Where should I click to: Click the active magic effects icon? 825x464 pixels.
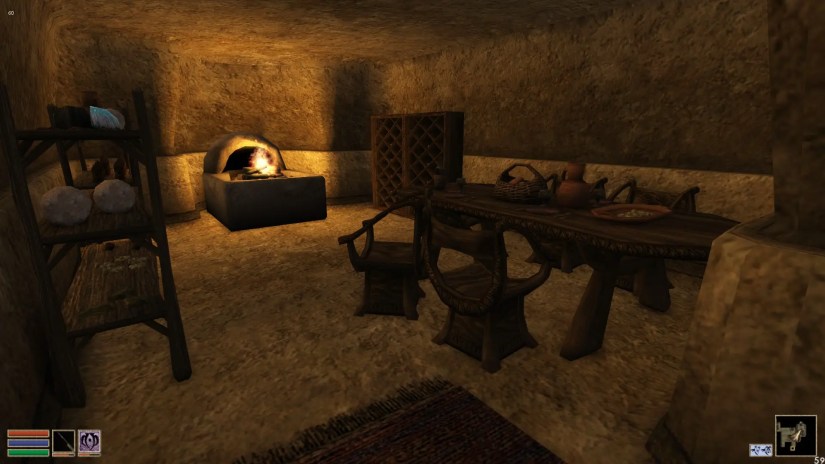[x=760, y=450]
